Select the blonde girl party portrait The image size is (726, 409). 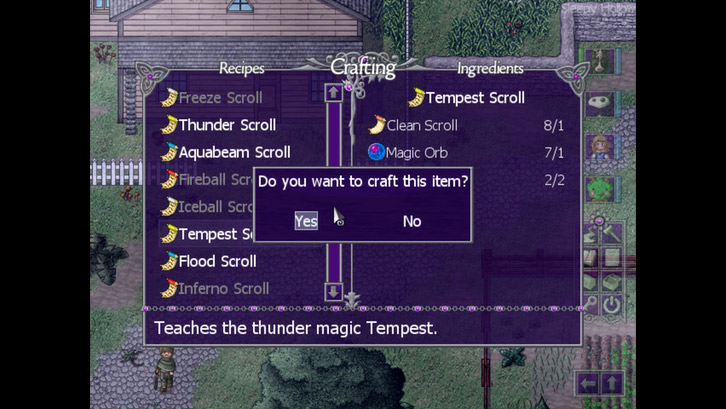point(601,147)
